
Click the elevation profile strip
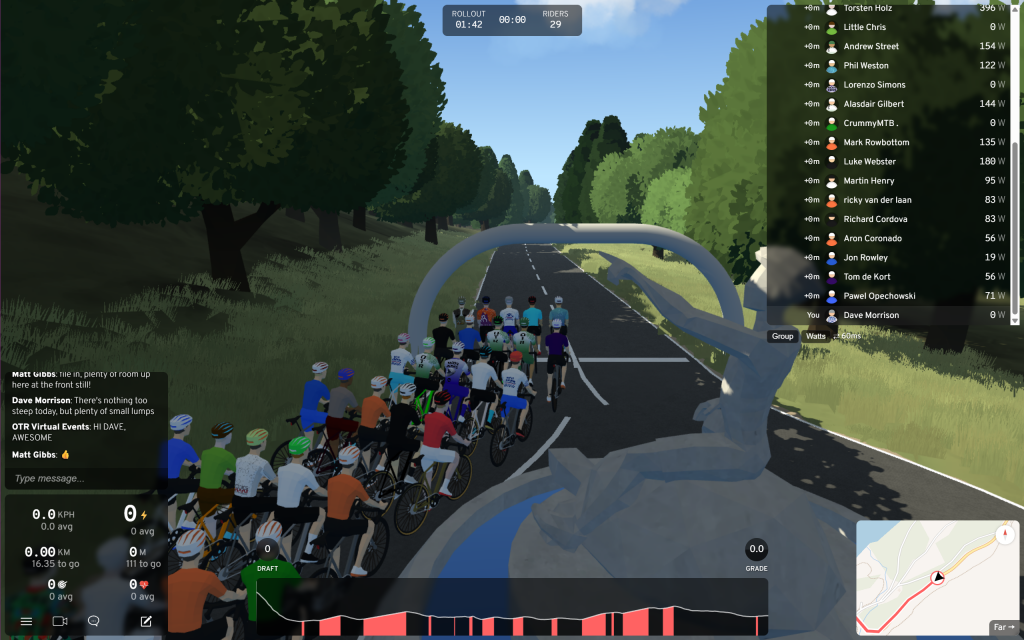(512, 608)
